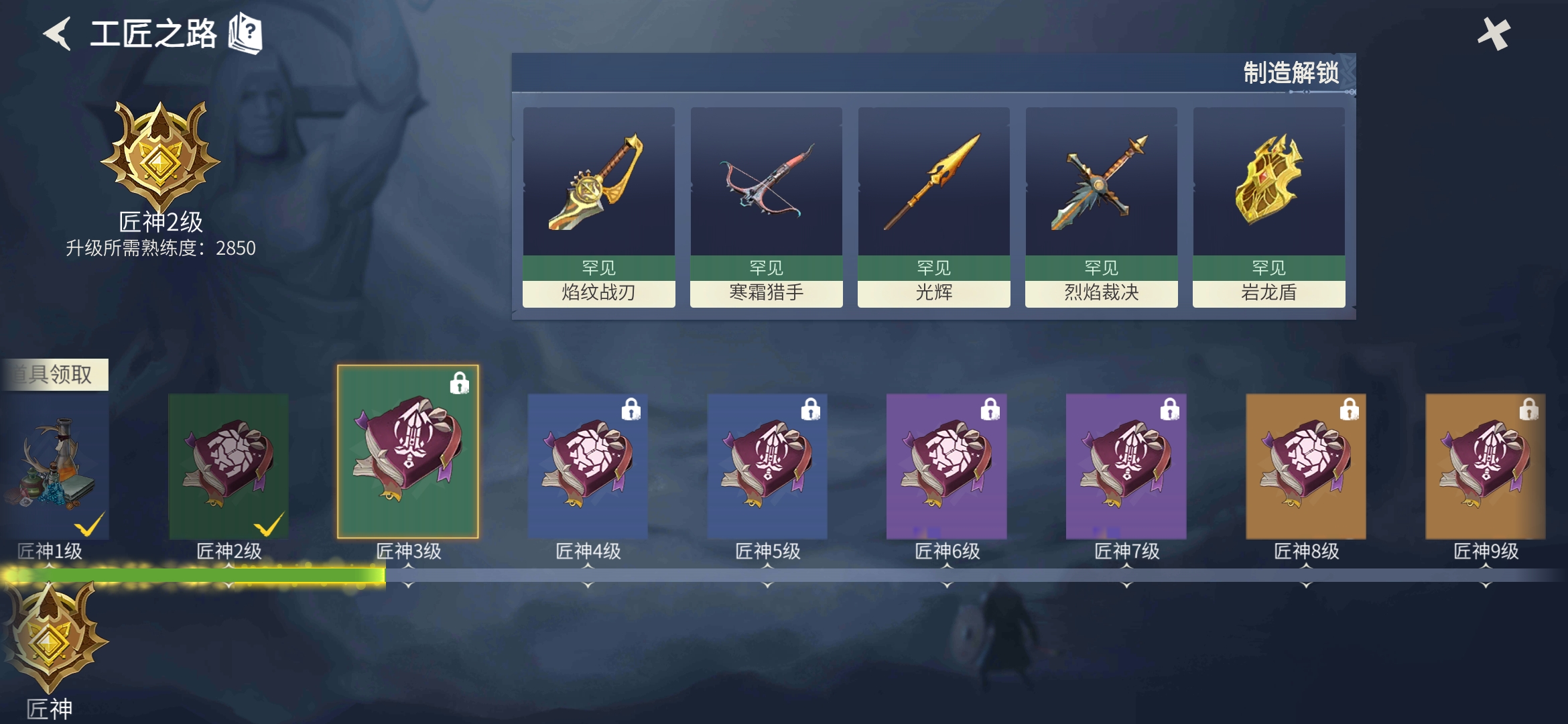The width and height of the screenshot is (1568, 724).
Task: Select the 烈焰裁决 sword card
Action: tap(1101, 206)
